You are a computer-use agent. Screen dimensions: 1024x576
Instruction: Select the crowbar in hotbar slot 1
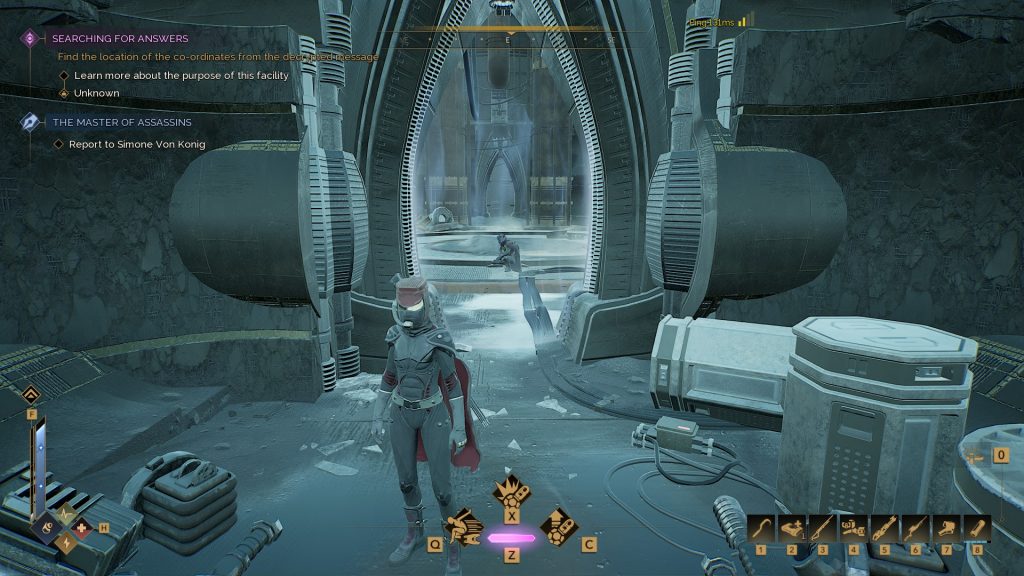(x=762, y=529)
